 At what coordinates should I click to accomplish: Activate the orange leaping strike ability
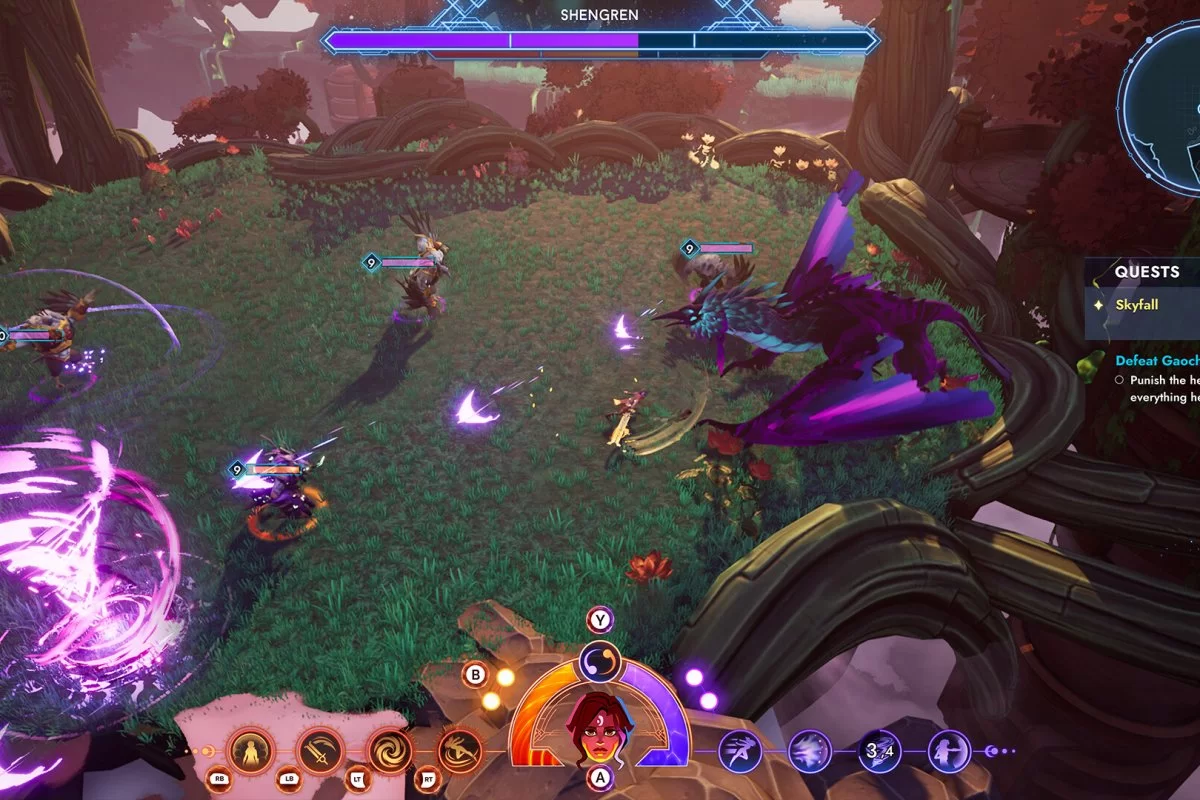click(459, 750)
